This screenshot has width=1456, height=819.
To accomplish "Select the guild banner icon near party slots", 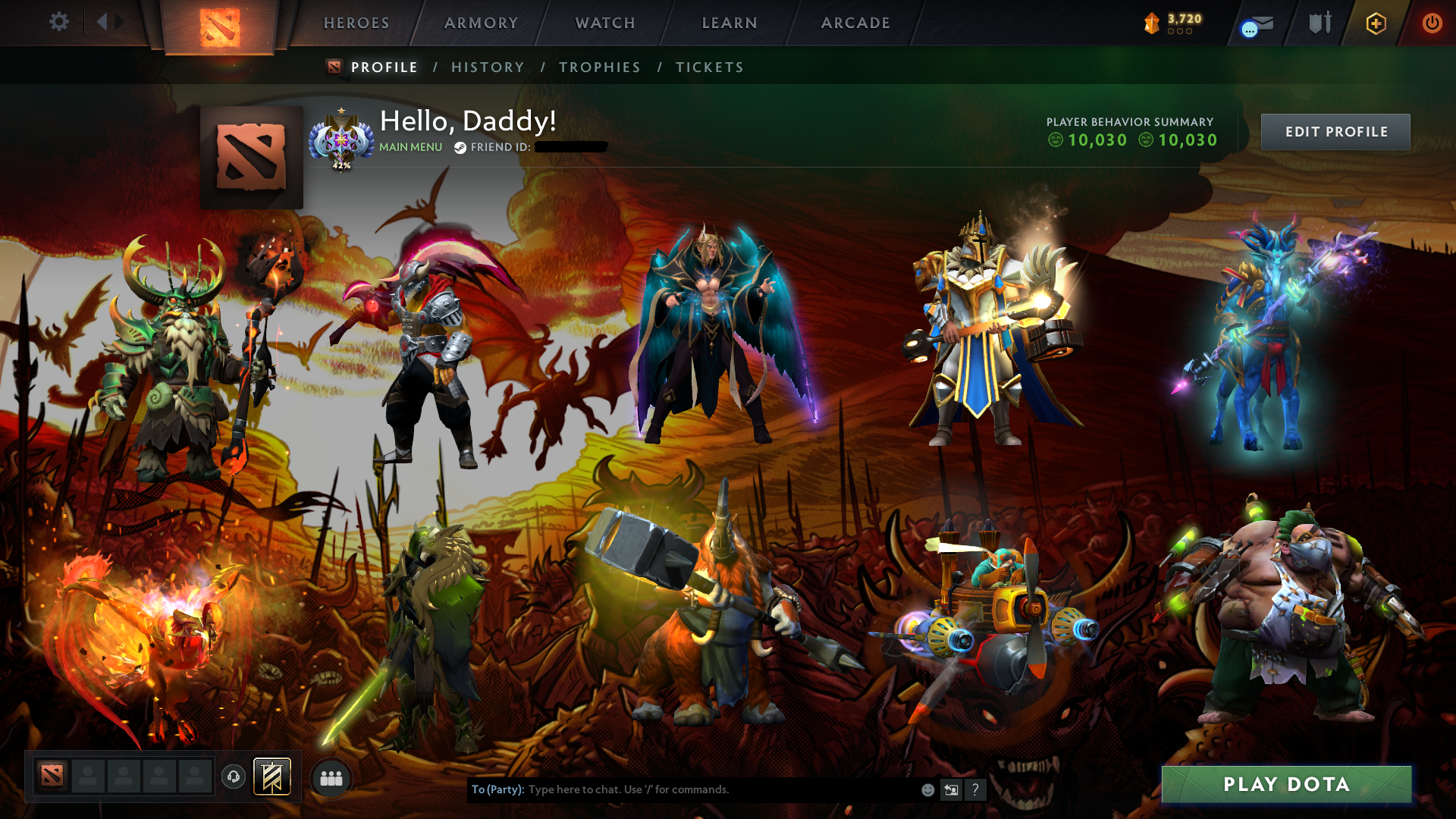I will point(273,777).
